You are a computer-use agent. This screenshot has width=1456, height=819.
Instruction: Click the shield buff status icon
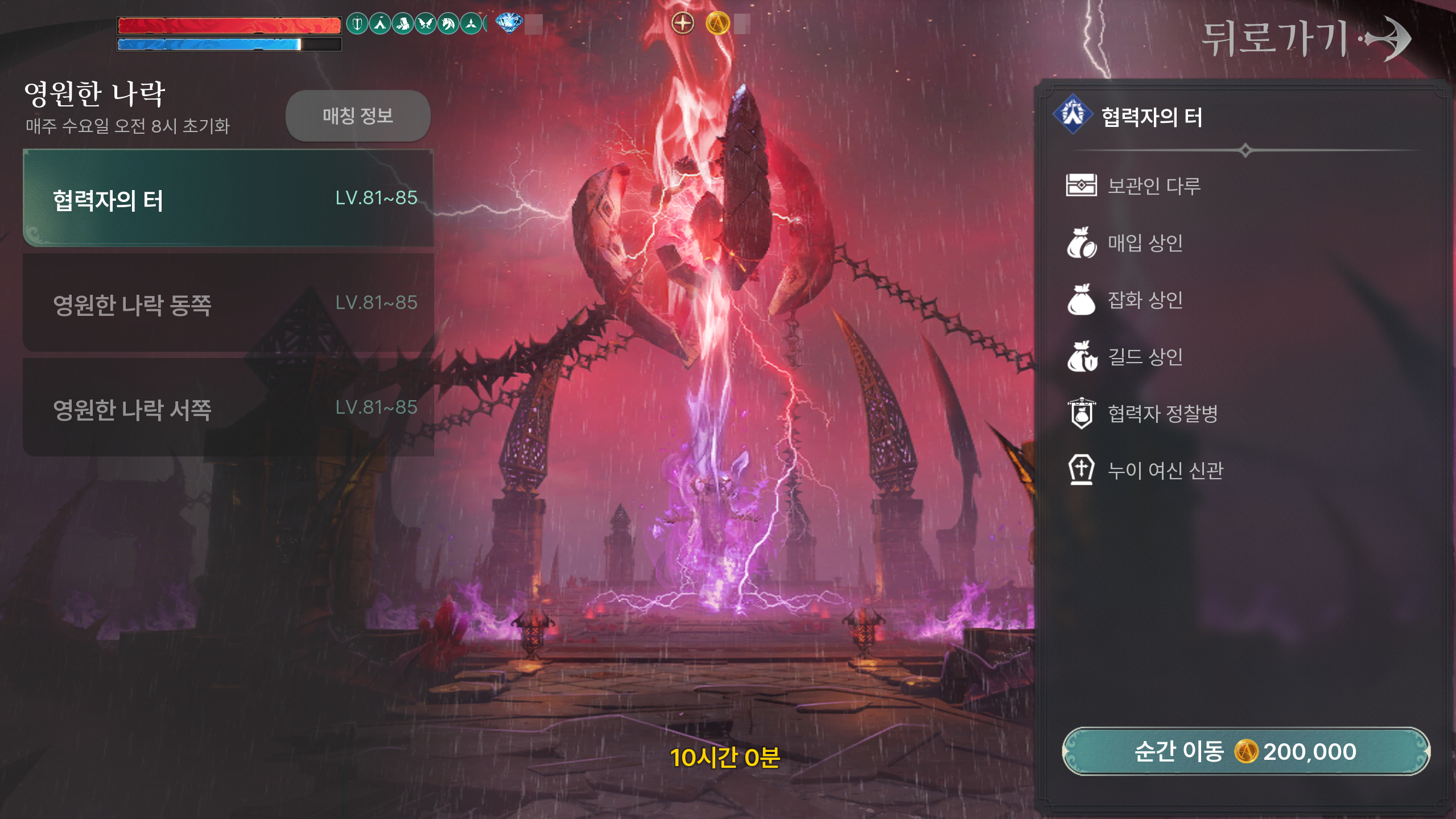(357, 24)
